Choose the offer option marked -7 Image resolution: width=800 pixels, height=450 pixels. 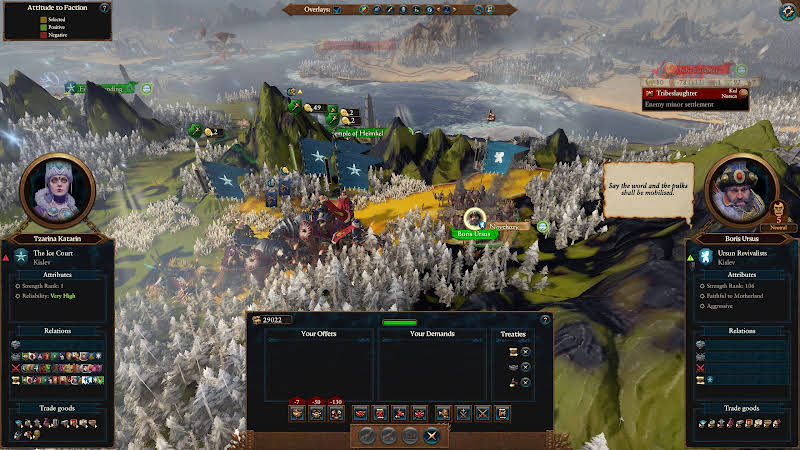coord(297,412)
